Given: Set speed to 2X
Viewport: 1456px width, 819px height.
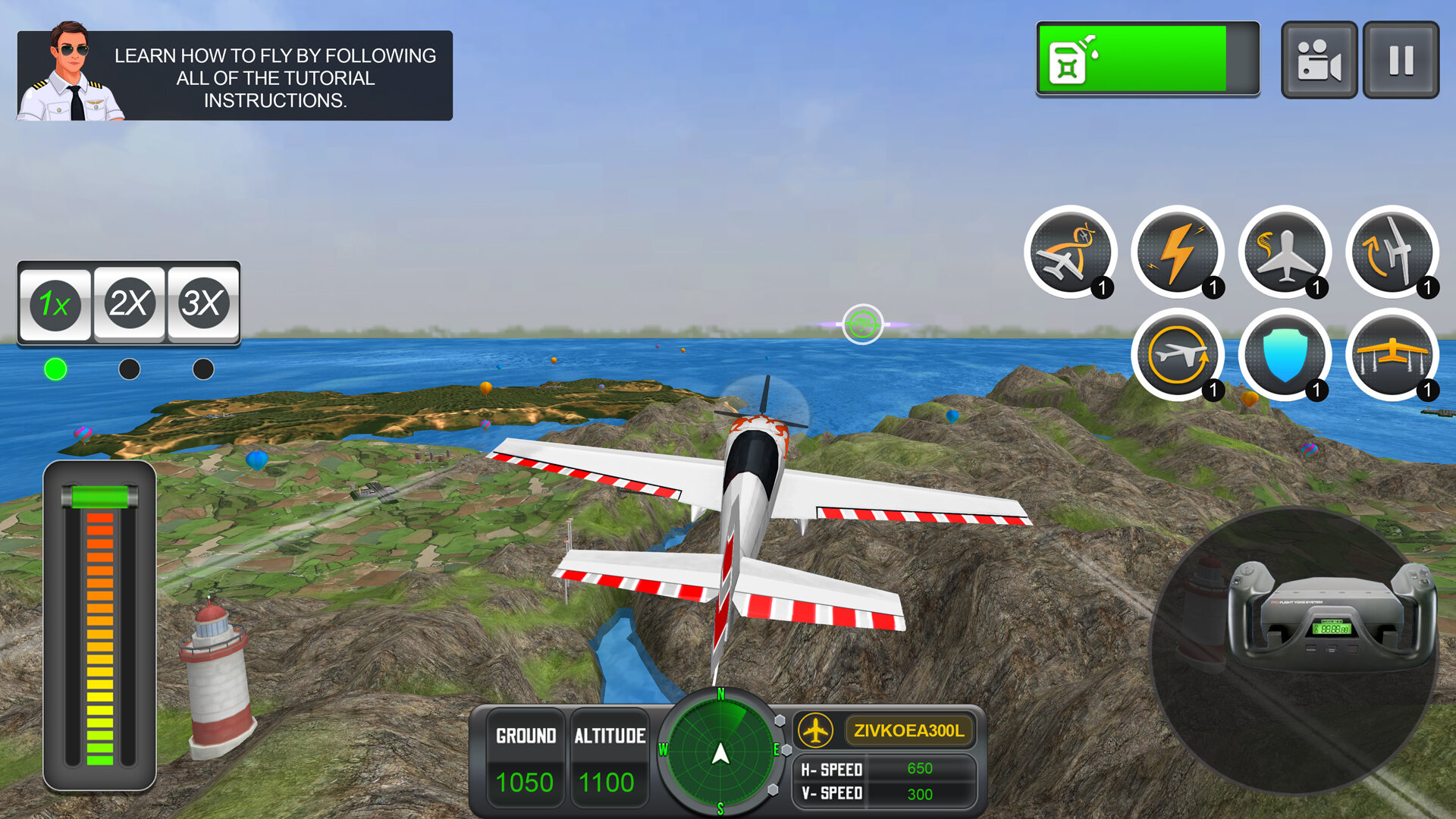Looking at the screenshot, I should pyautogui.click(x=129, y=303).
